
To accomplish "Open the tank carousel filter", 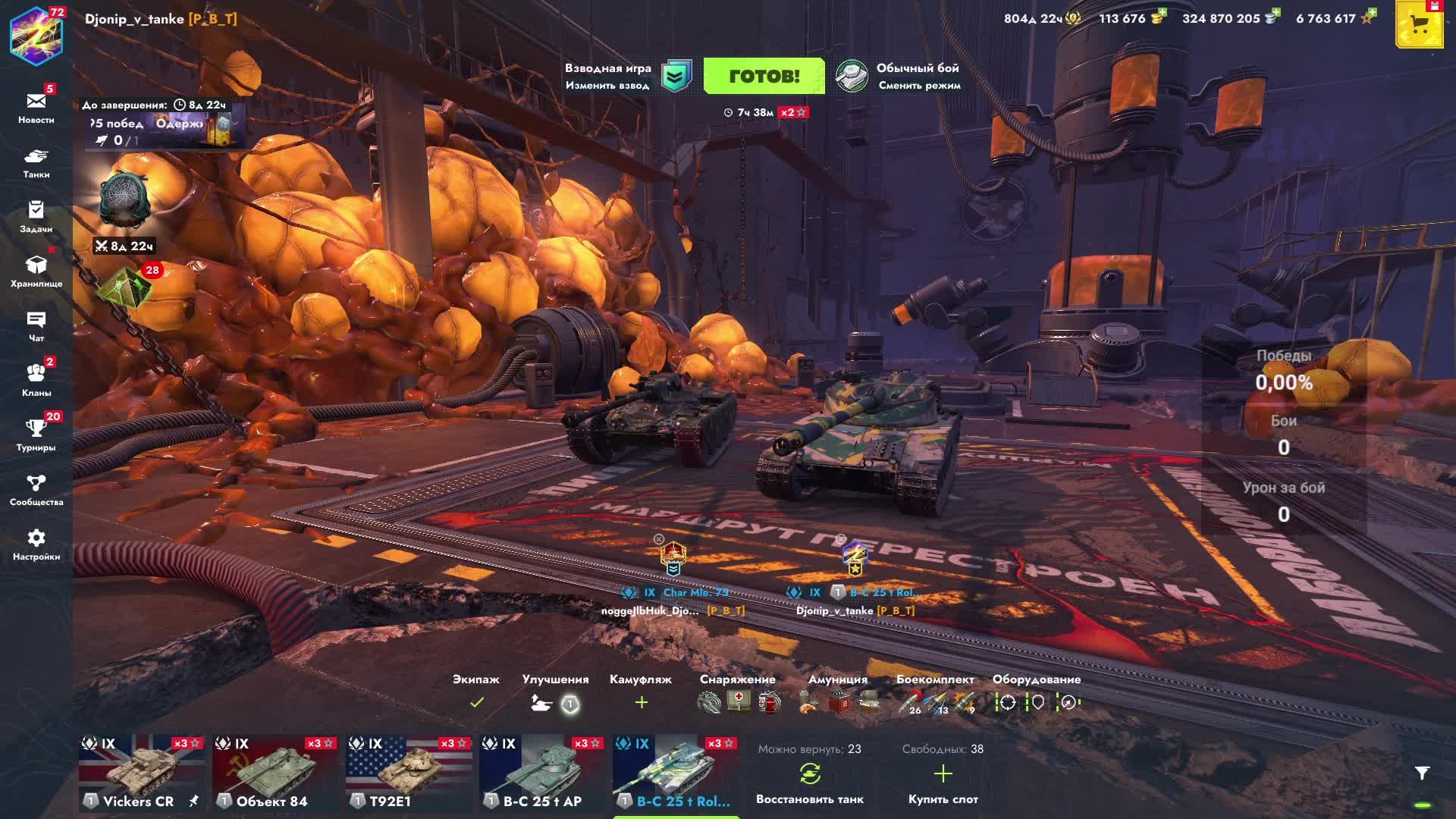I will pos(1422,773).
